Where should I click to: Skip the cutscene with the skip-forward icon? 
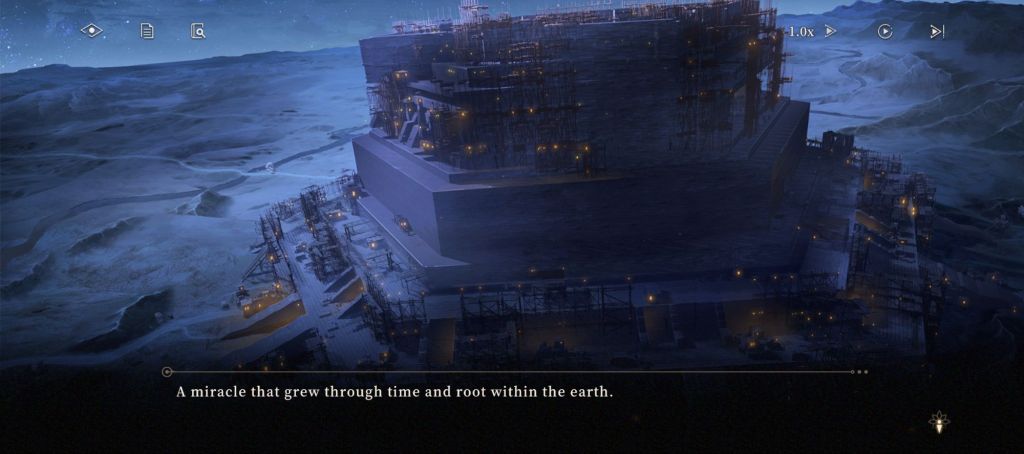pos(937,31)
